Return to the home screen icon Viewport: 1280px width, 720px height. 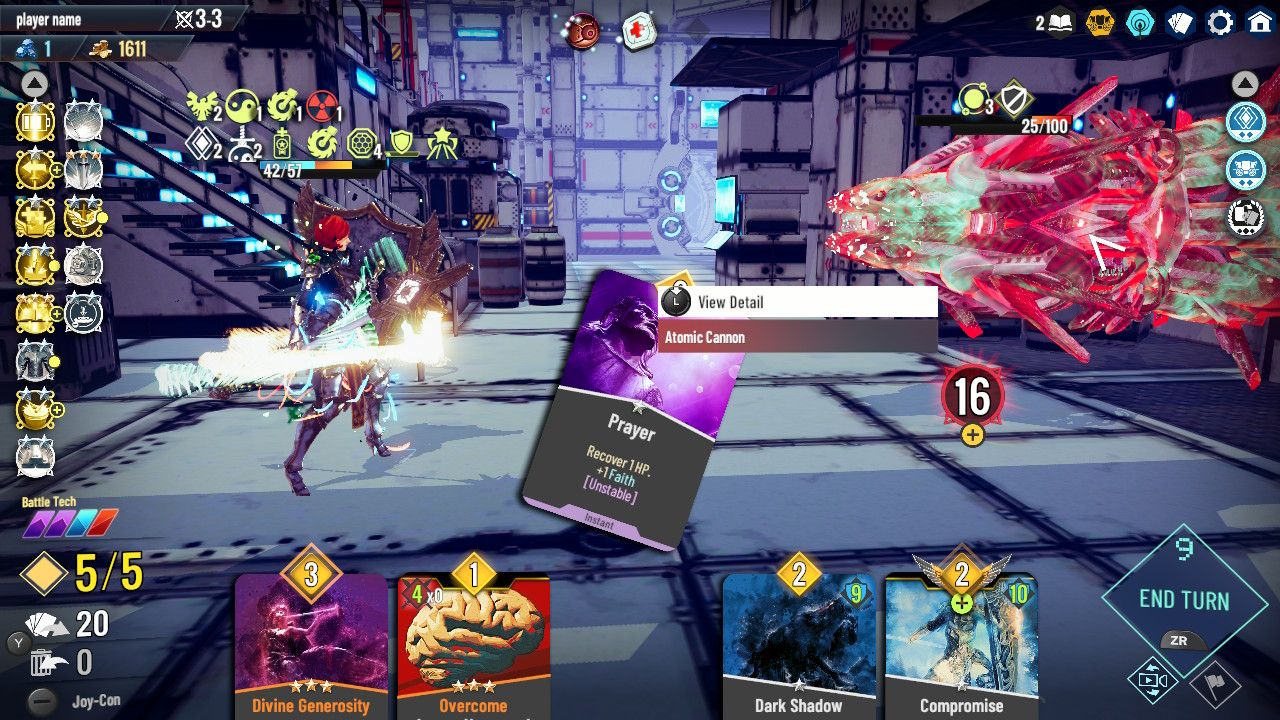1260,22
